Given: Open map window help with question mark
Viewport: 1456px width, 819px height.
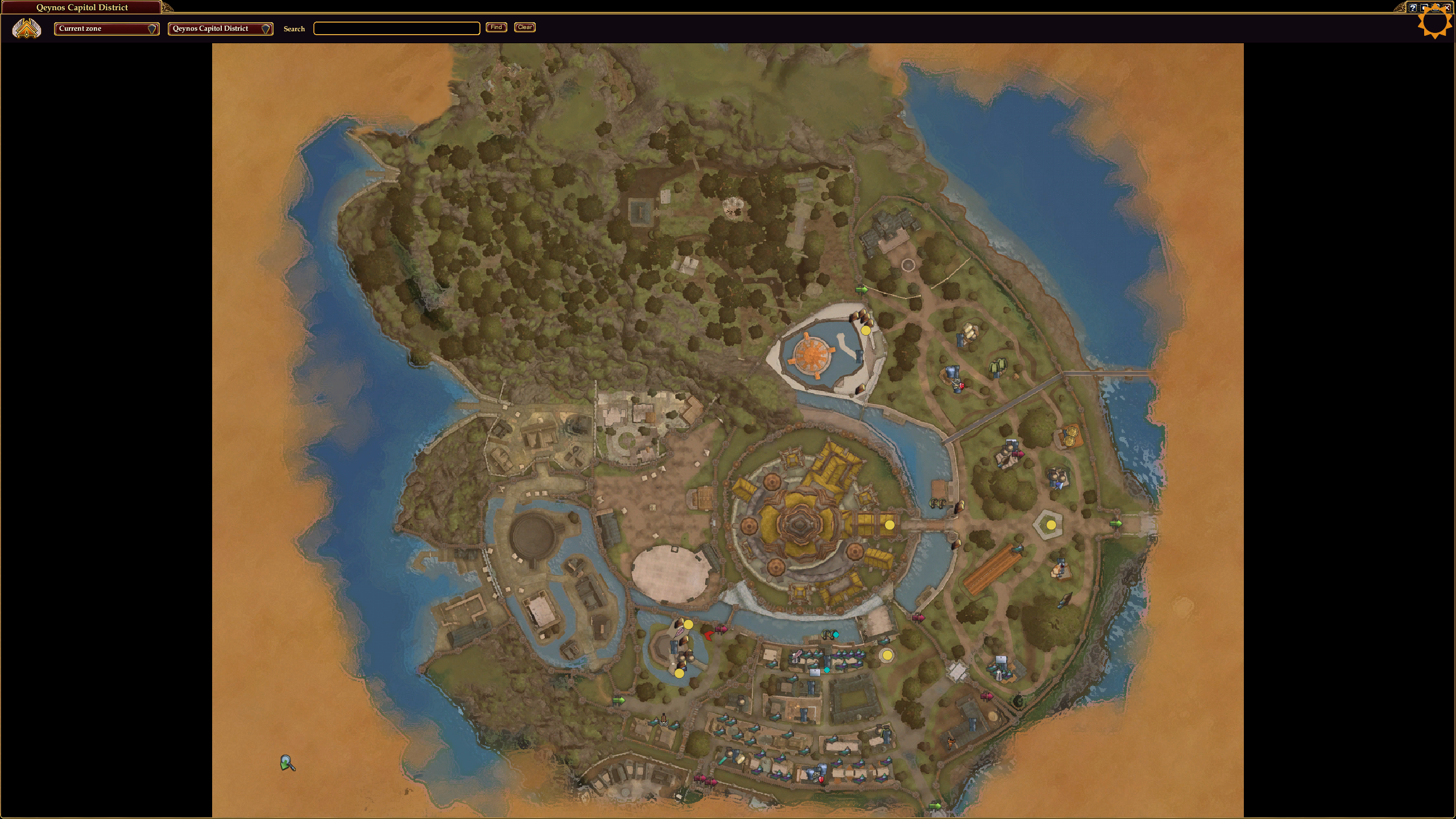Looking at the screenshot, I should (1413, 7).
